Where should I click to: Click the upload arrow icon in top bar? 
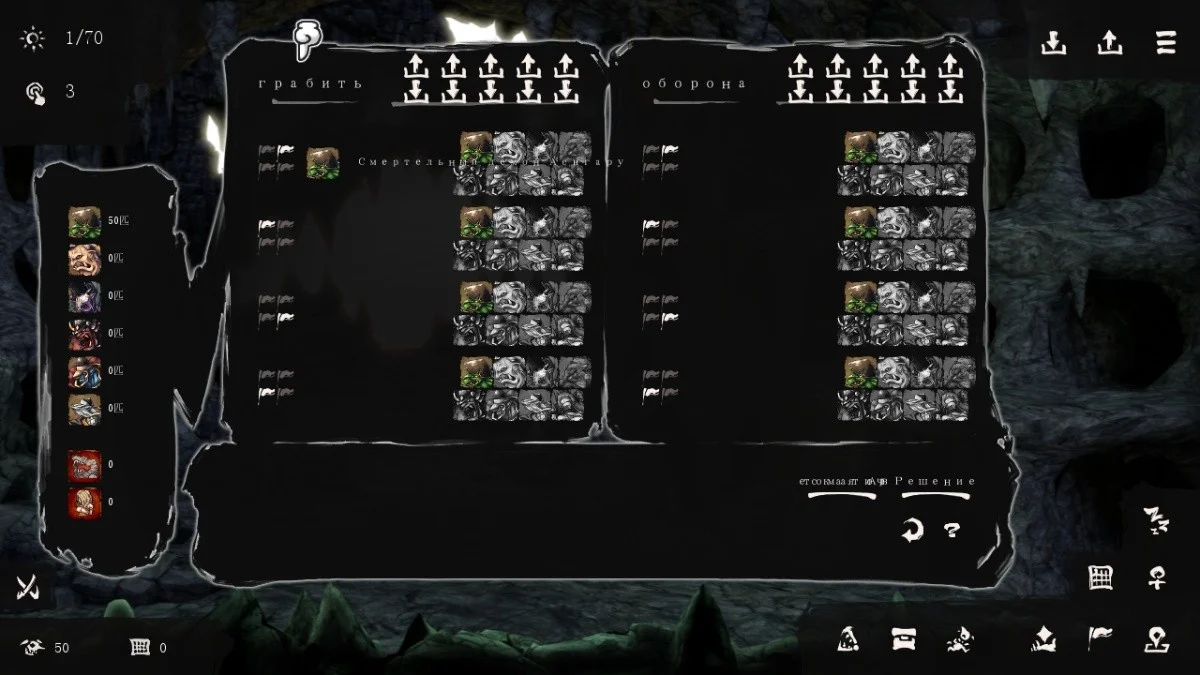click(x=1109, y=43)
